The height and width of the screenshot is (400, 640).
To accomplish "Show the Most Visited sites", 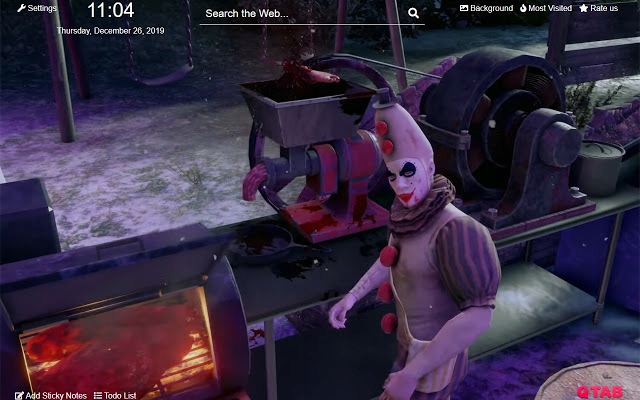I will tap(545, 8).
